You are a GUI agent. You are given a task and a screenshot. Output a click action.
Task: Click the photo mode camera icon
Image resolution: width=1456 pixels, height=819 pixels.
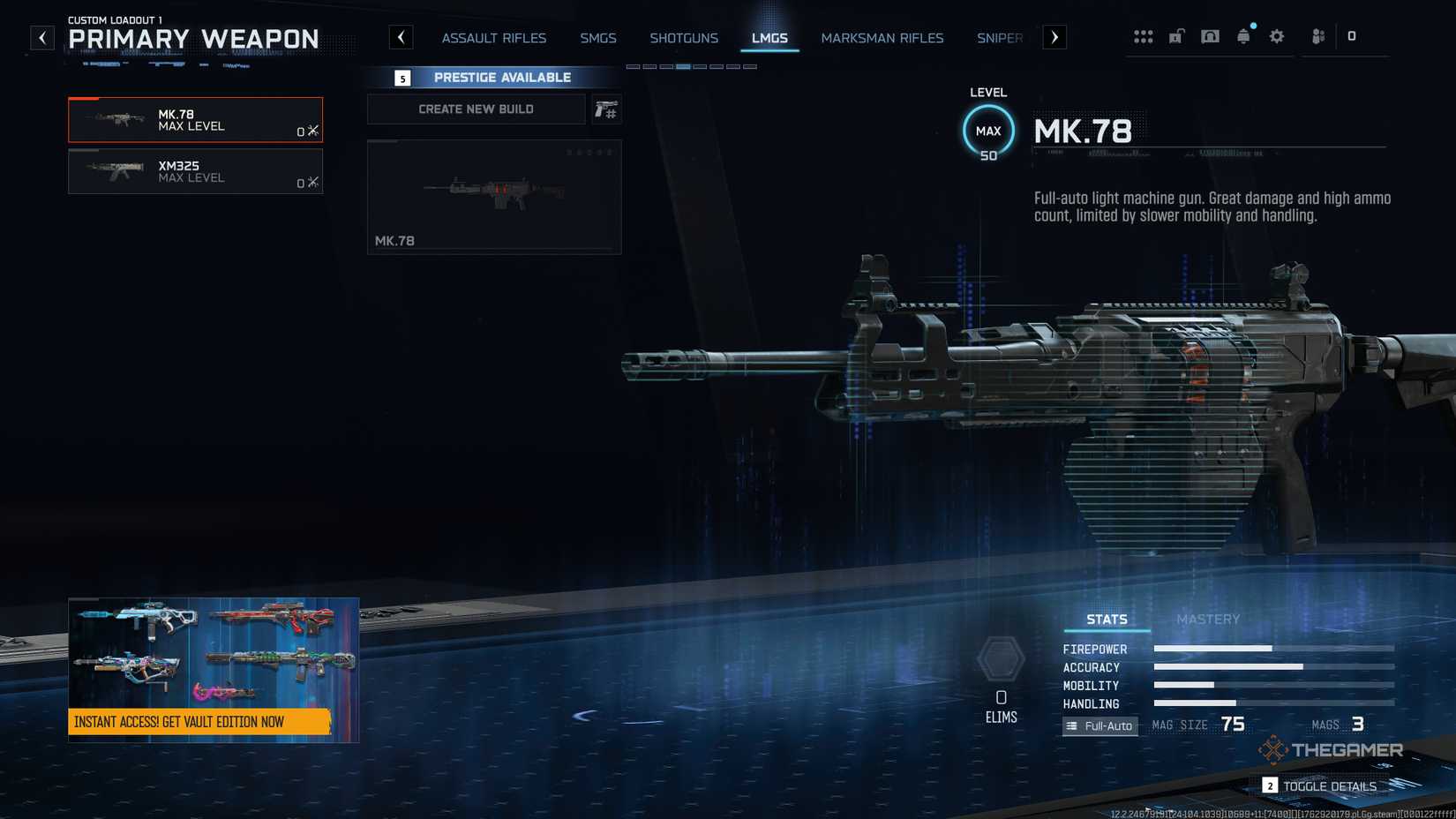[1210, 36]
